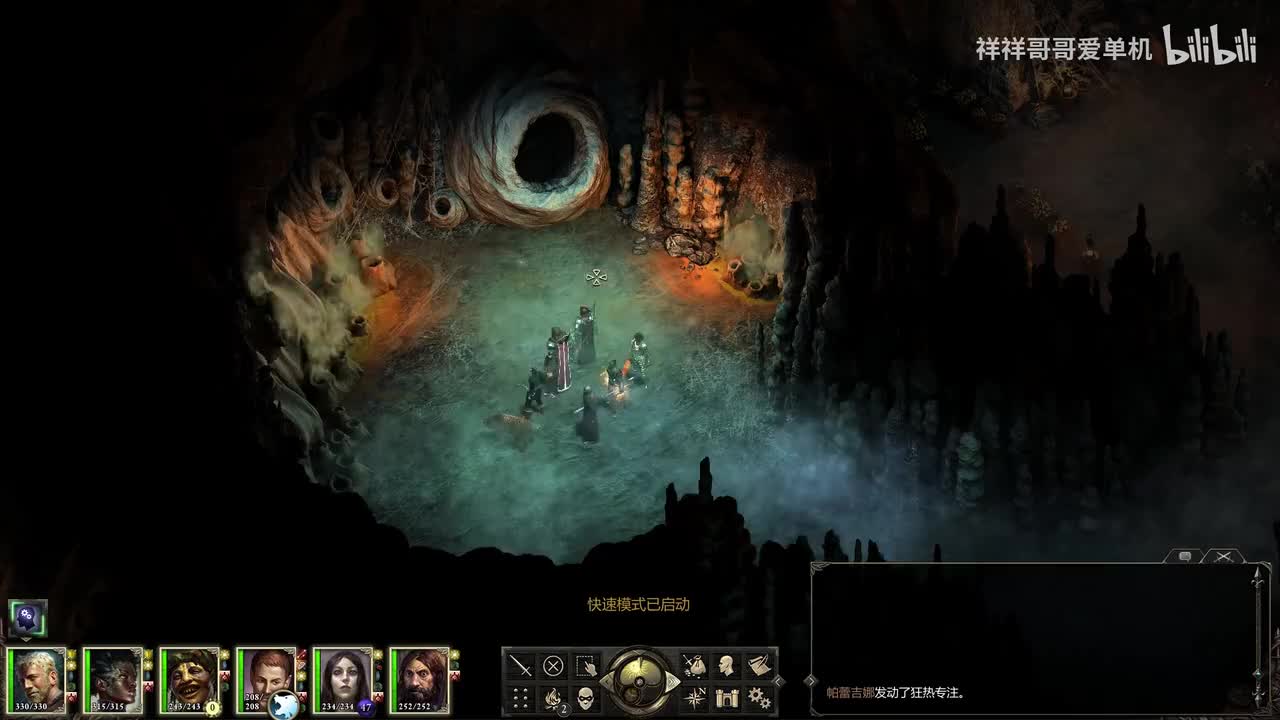1280x720 pixels.
Task: Select the white-haired bearded man's portrait
Action: [36, 680]
